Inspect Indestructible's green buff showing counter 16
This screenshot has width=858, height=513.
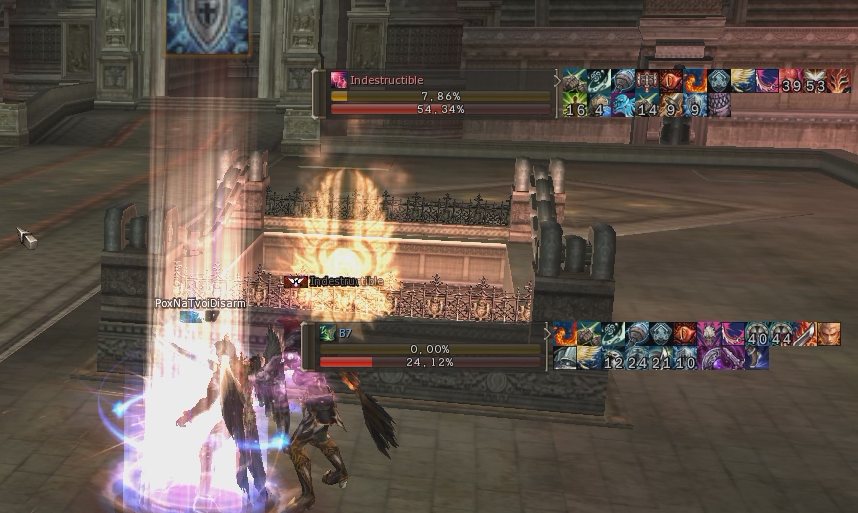point(573,105)
